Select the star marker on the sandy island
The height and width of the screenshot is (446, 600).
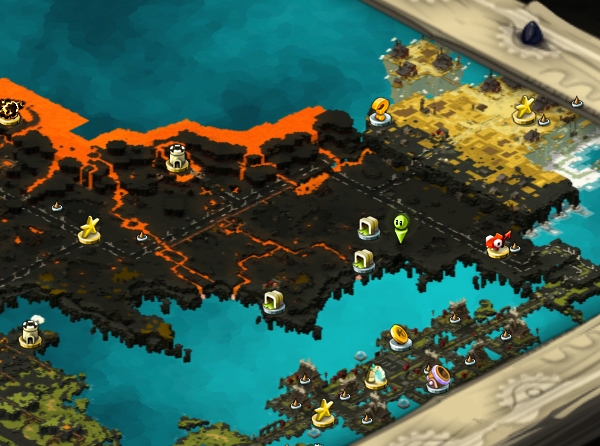524,109
